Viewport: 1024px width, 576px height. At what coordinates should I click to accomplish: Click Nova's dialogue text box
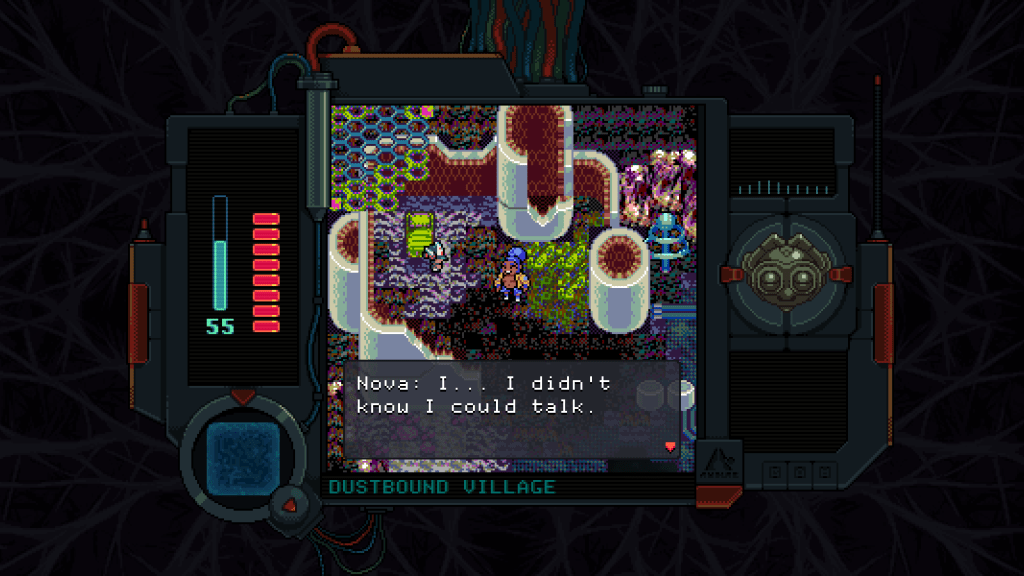pyautogui.click(x=511, y=408)
